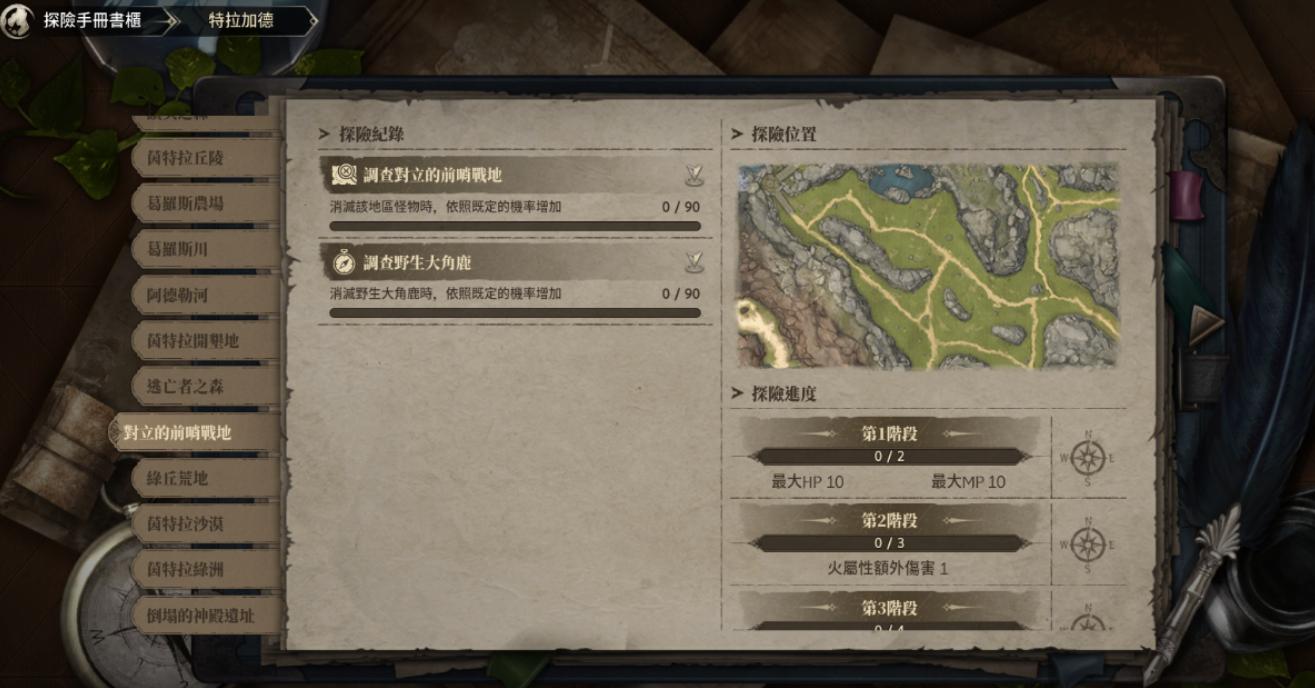Click the exploration location map thumbnail
Viewport: 1315px width, 688px height.
pos(928,266)
